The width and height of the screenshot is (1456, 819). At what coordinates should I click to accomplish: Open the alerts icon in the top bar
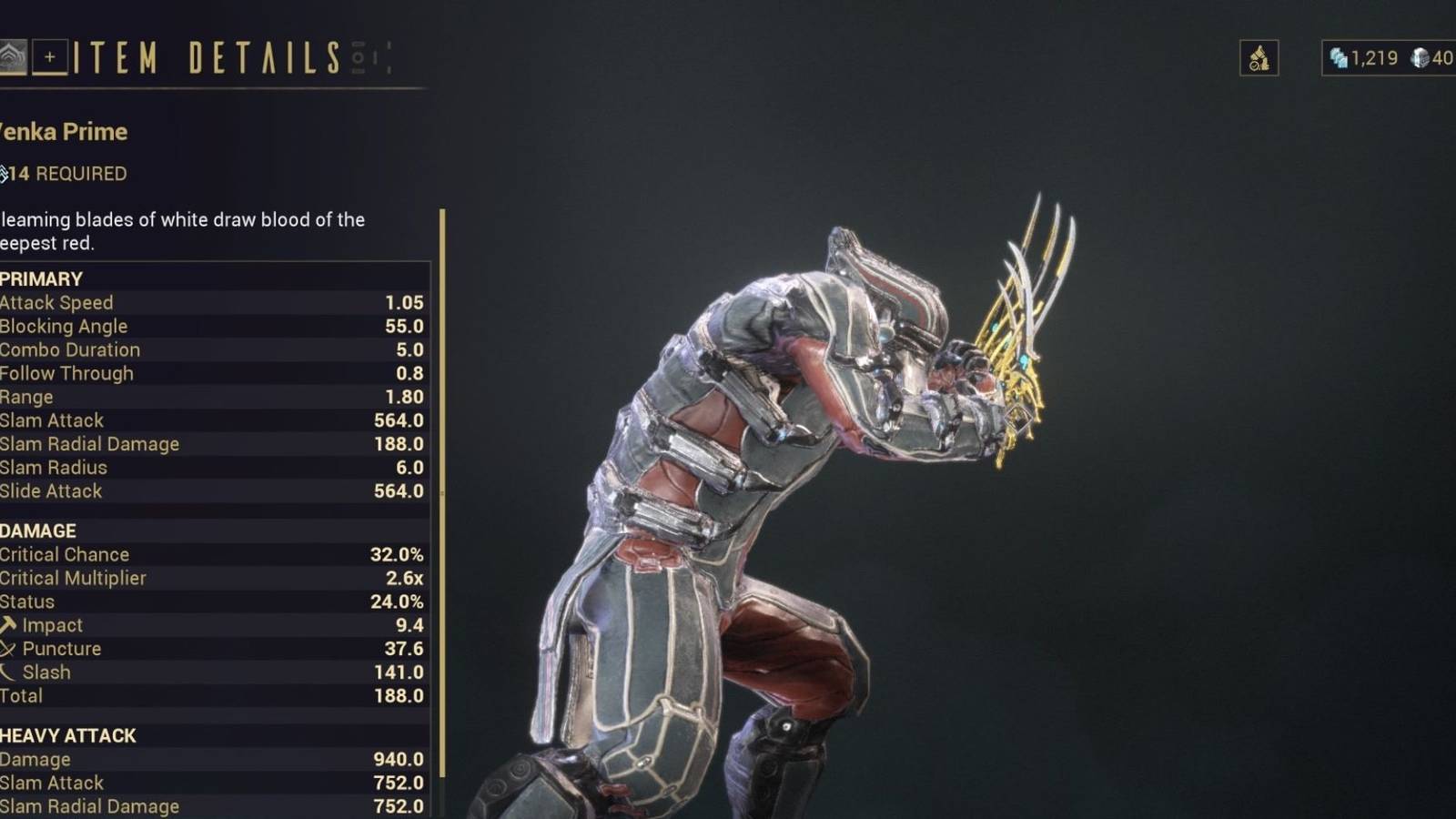1259,57
